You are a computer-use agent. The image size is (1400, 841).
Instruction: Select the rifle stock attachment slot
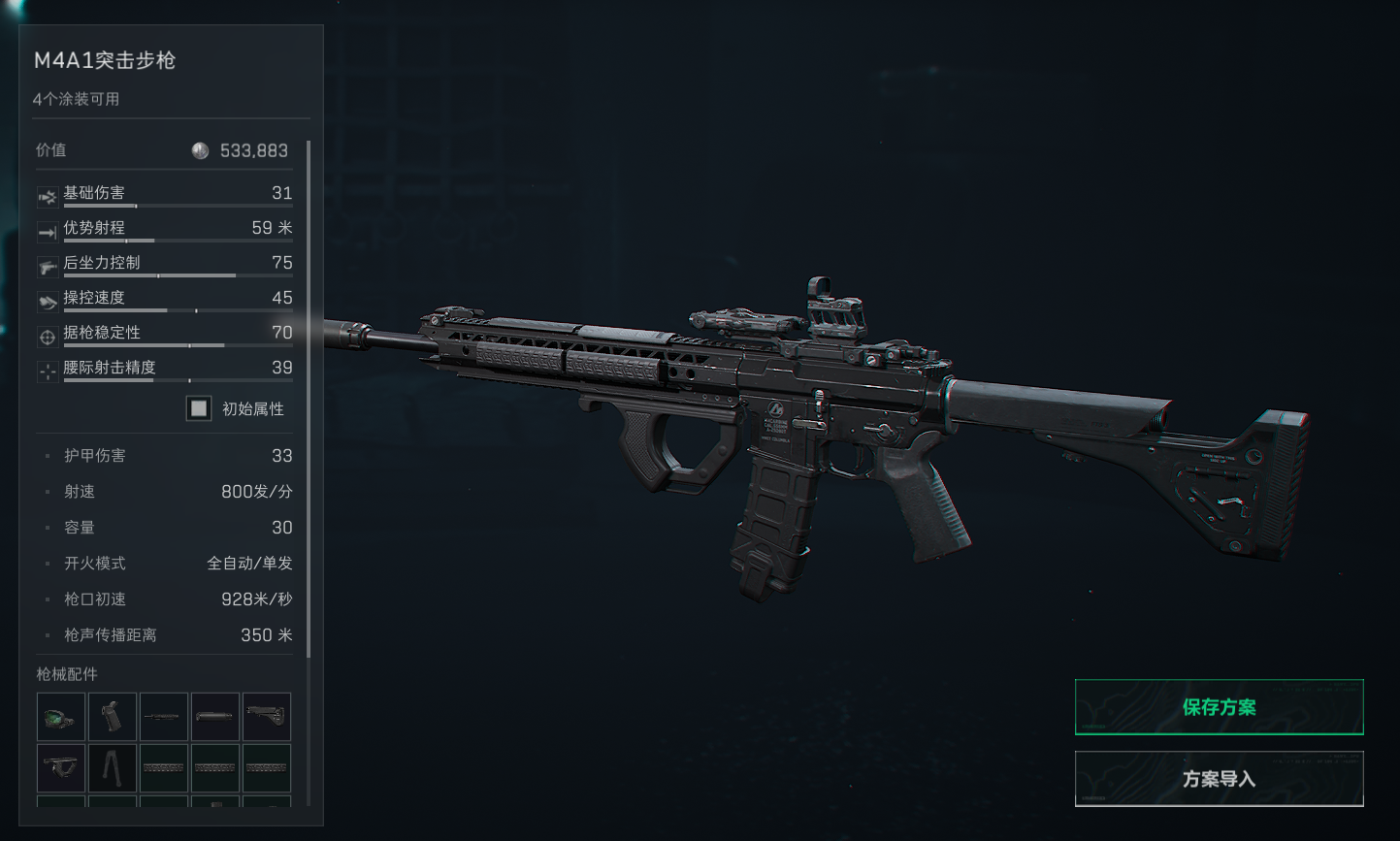tap(267, 717)
